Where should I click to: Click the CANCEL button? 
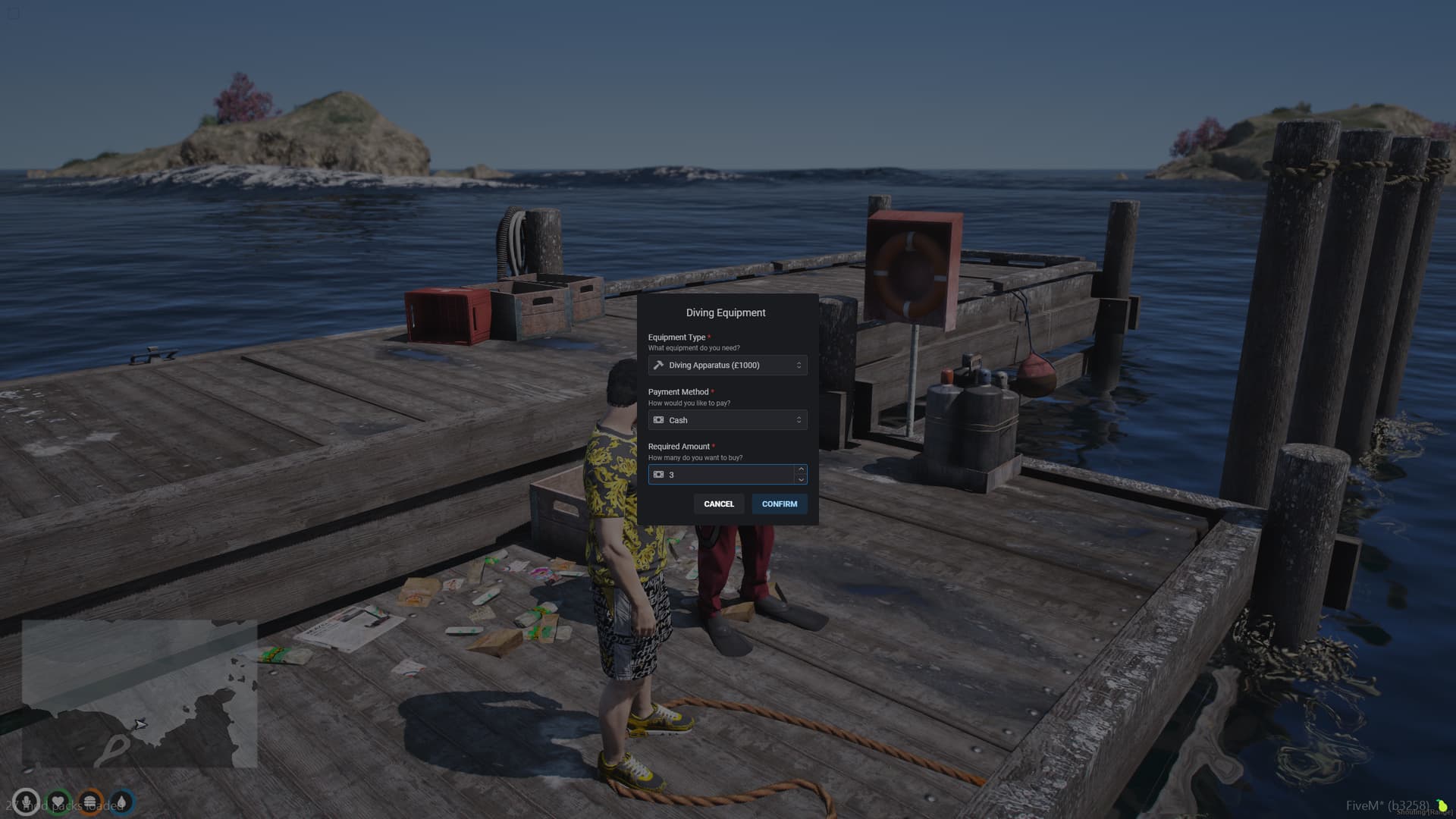coord(718,504)
